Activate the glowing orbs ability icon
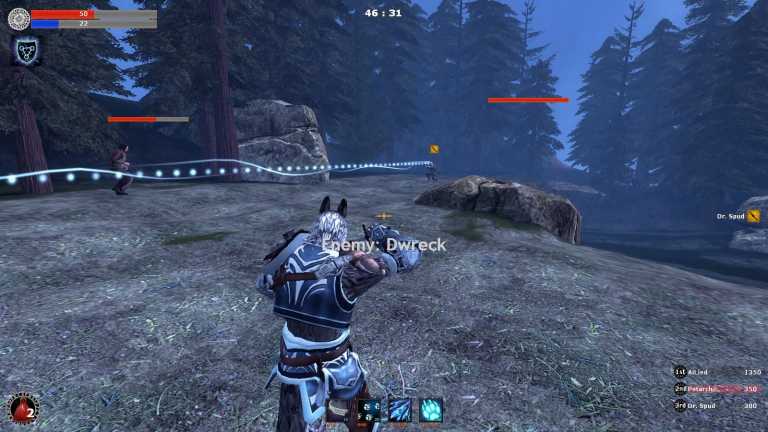The image size is (768, 432). [x=370, y=409]
